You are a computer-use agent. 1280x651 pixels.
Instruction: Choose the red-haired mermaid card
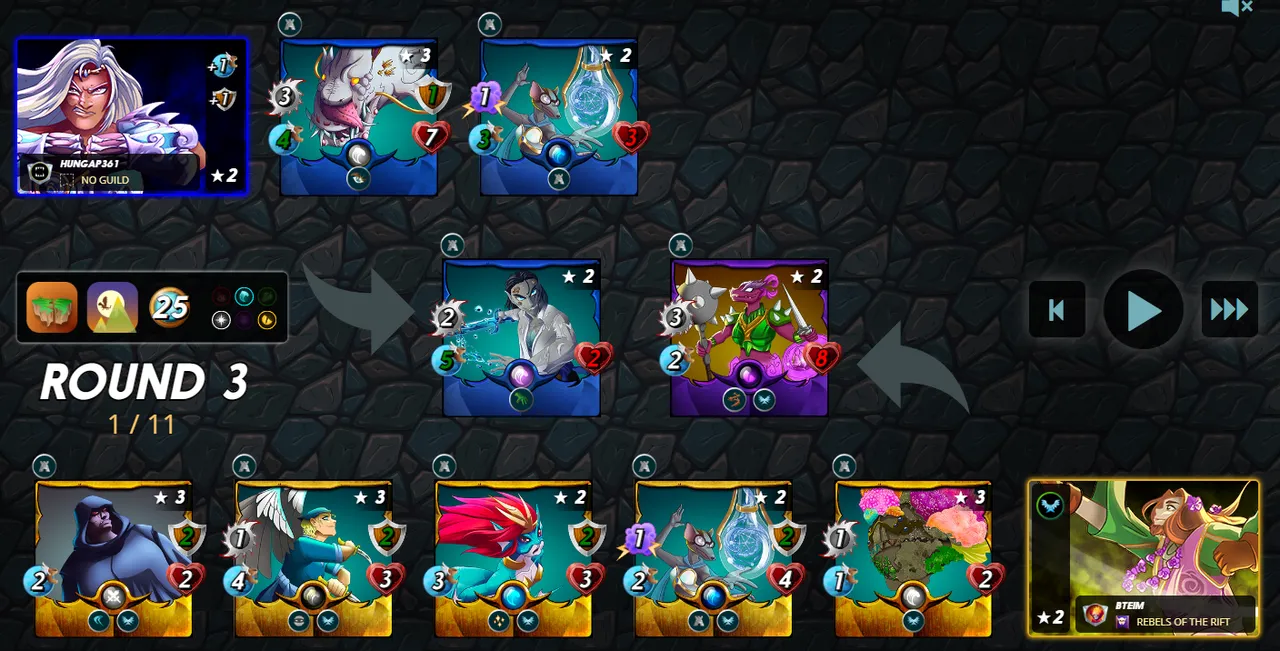[513, 557]
